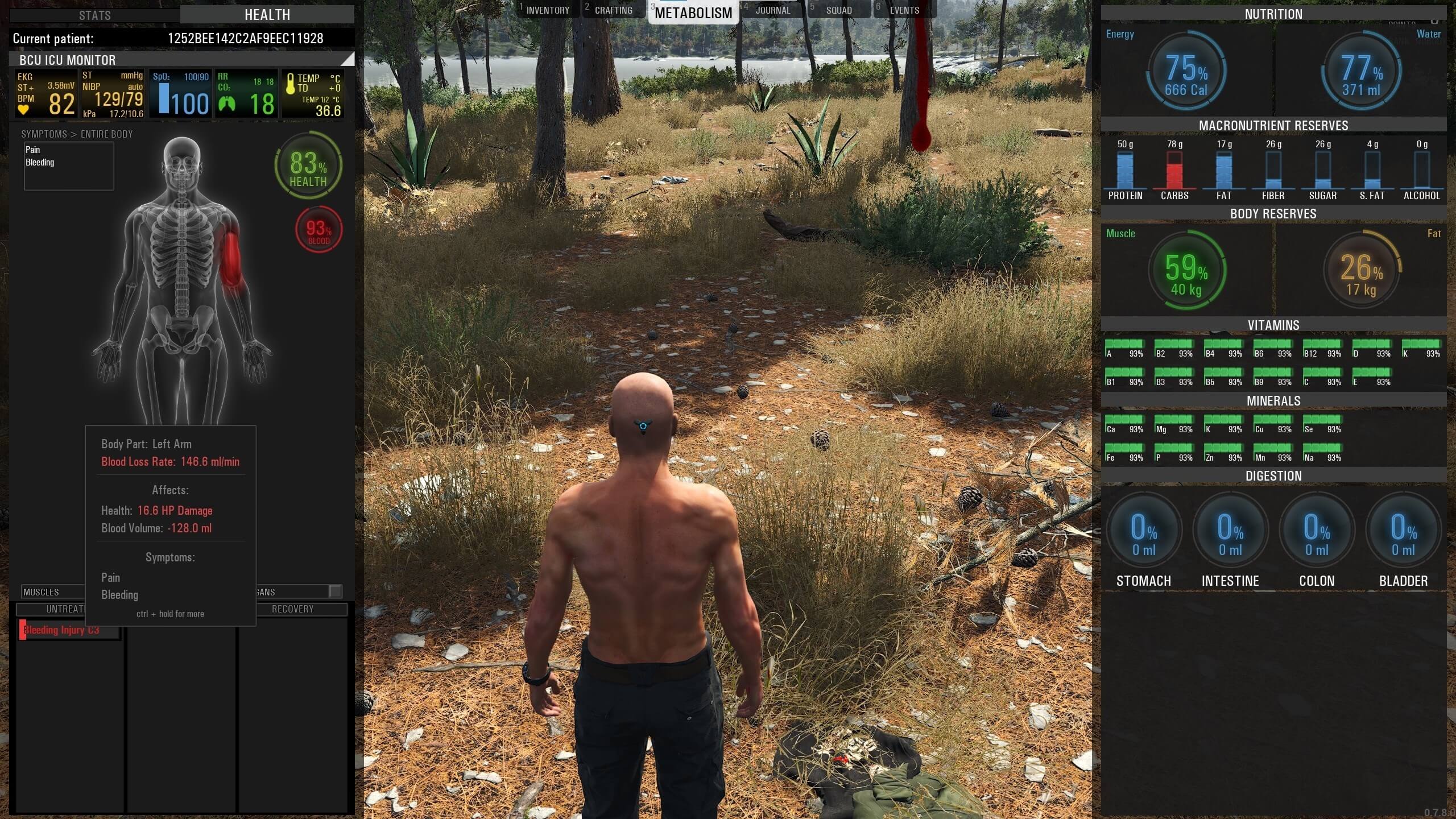Select the Metabolism tab
The height and width of the screenshot is (819, 1456).
tap(693, 13)
